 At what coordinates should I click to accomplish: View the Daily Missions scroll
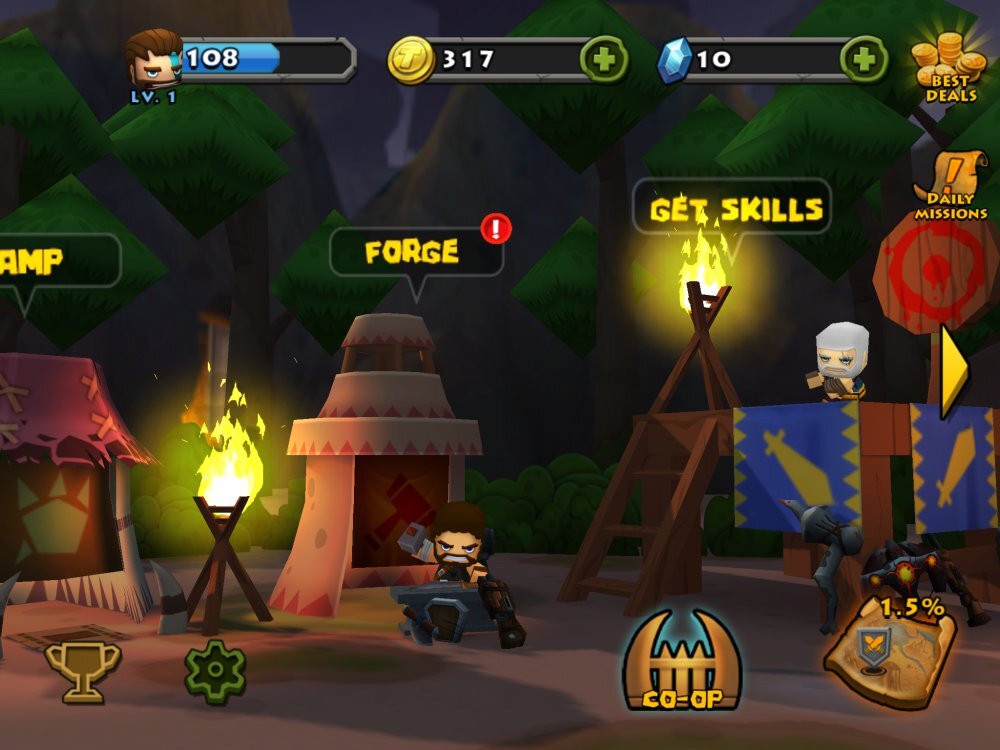[950, 186]
